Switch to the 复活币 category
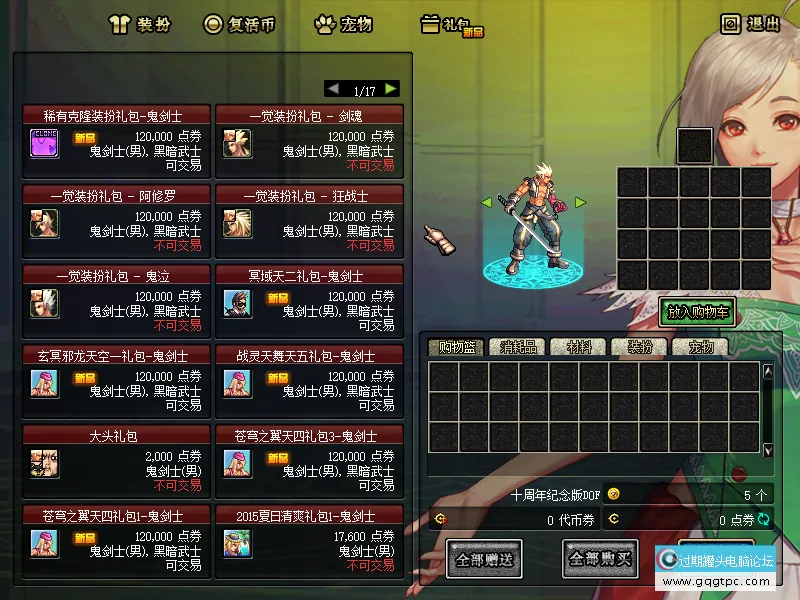Viewport: 800px width, 600px height. pyautogui.click(x=239, y=24)
